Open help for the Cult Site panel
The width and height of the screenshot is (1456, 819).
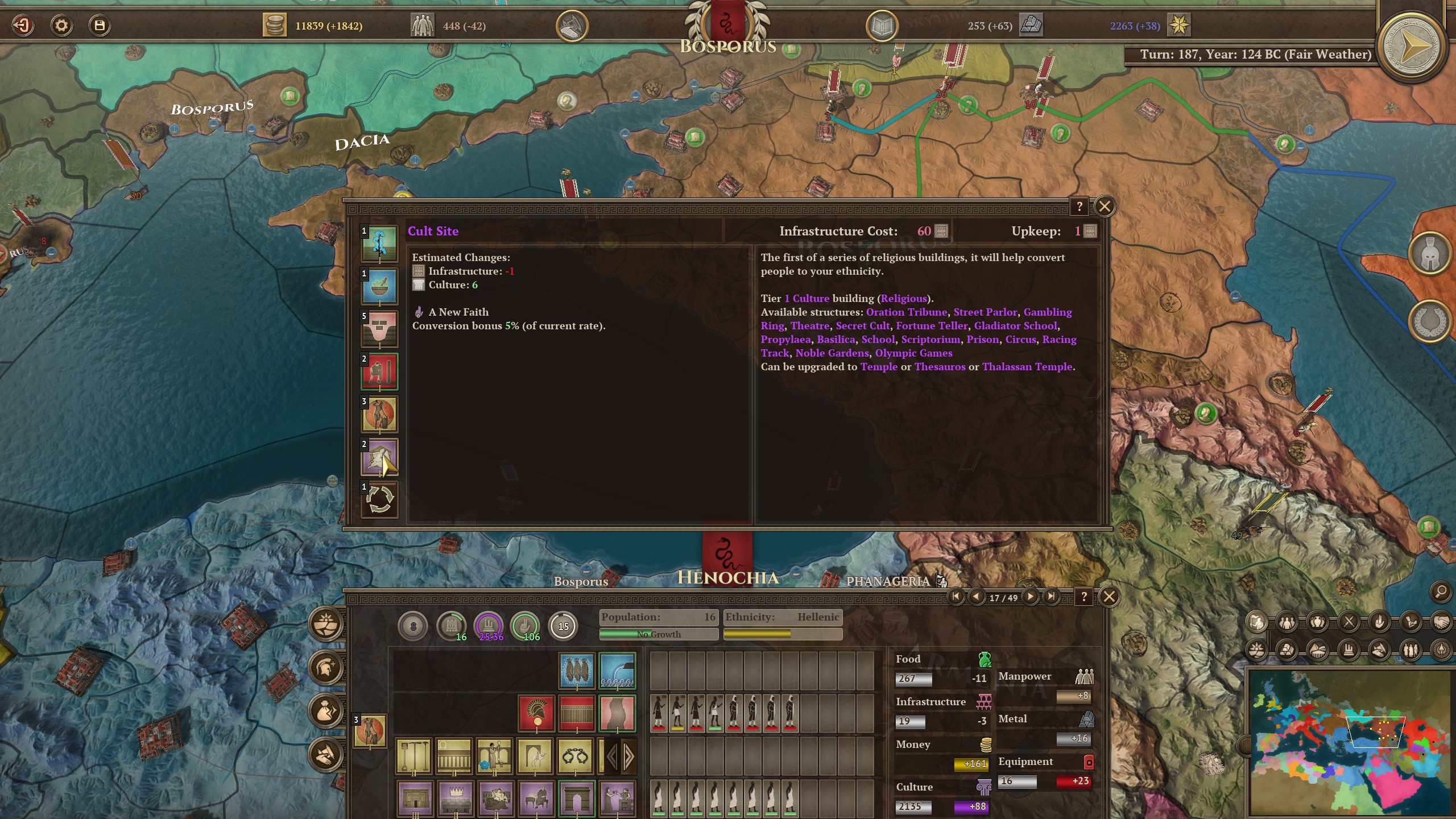(x=1079, y=207)
